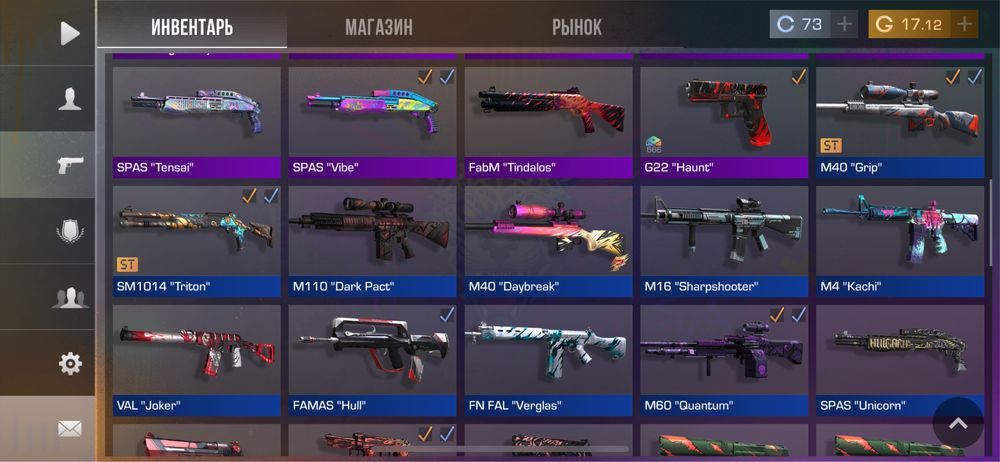Open the mail envelope icon

[x=69, y=429]
